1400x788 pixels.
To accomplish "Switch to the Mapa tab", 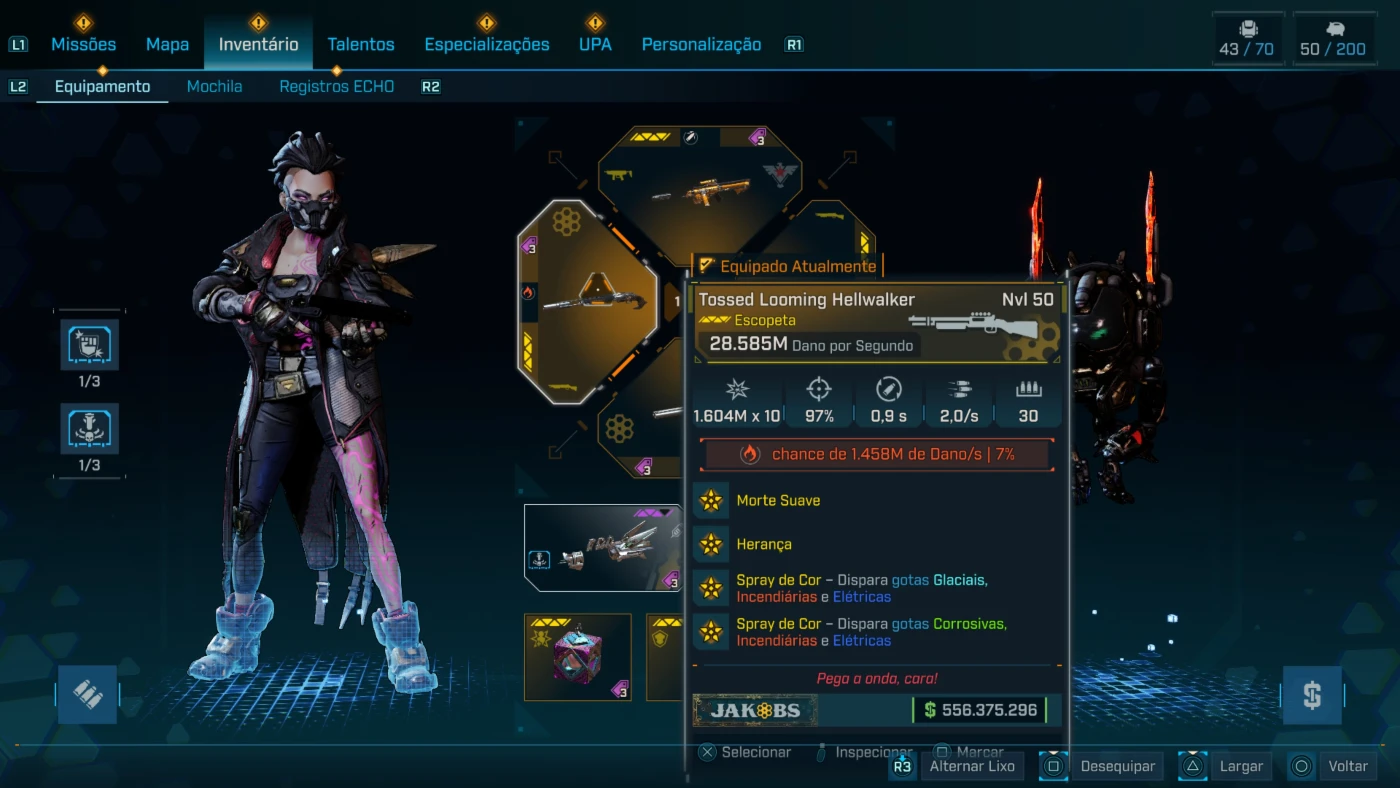I will 167,44.
